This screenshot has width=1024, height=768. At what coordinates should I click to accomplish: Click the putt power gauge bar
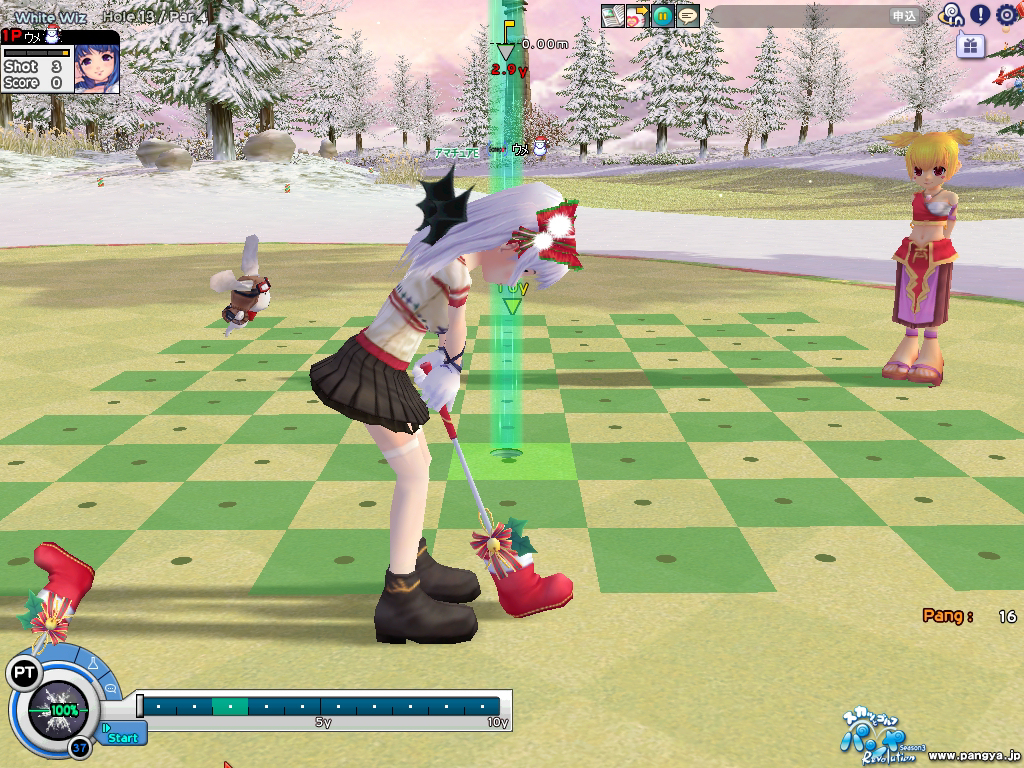[x=320, y=706]
